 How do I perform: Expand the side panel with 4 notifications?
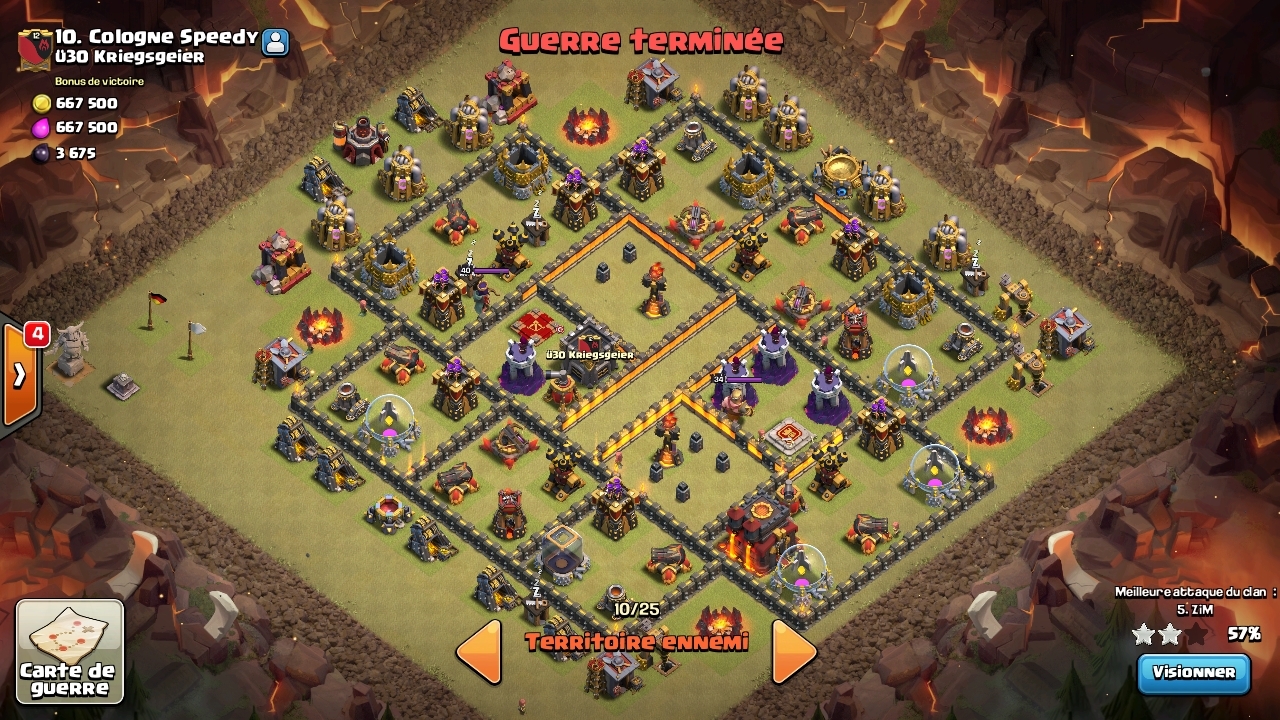(x=20, y=375)
